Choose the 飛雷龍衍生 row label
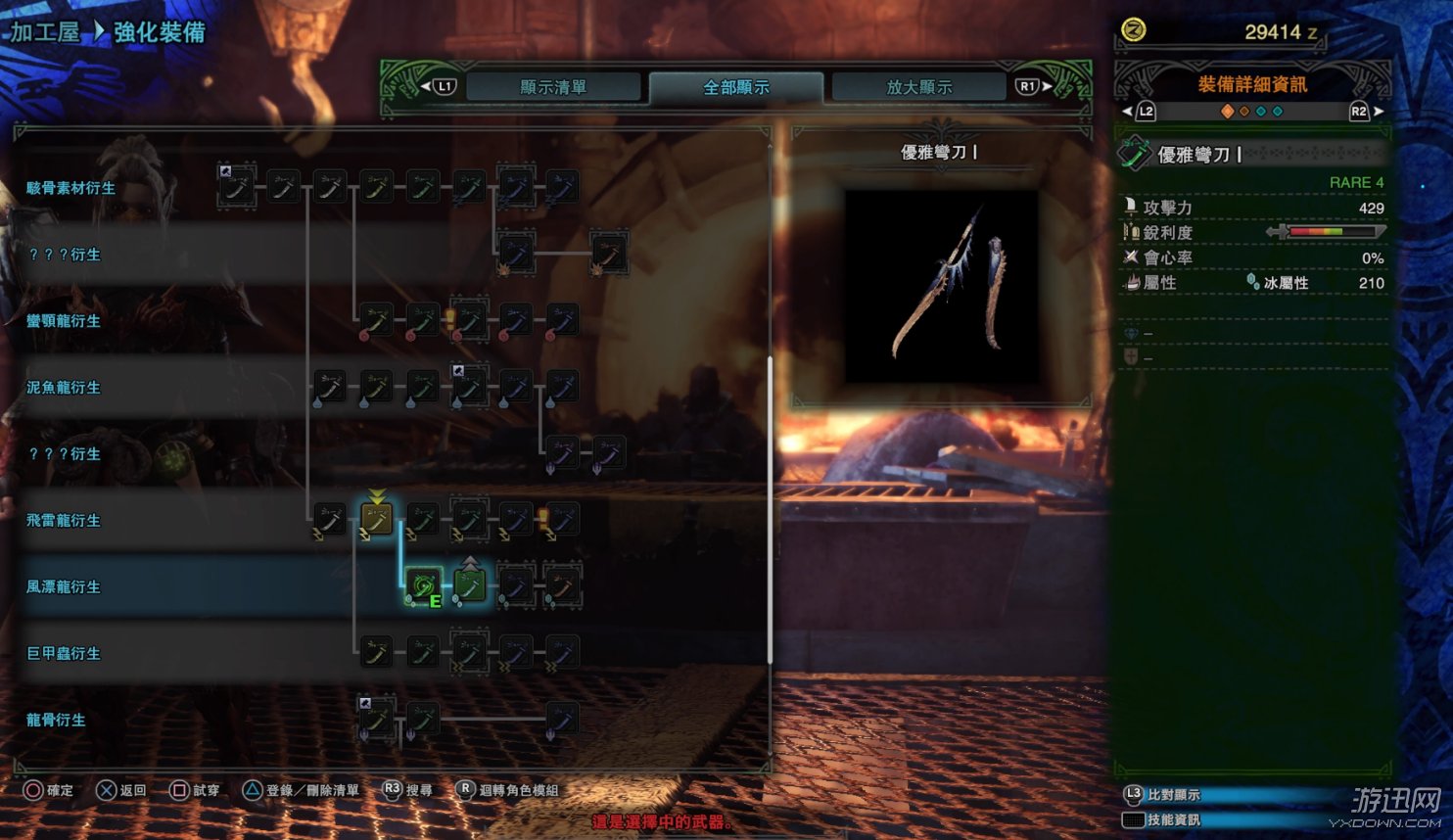 click(64, 521)
